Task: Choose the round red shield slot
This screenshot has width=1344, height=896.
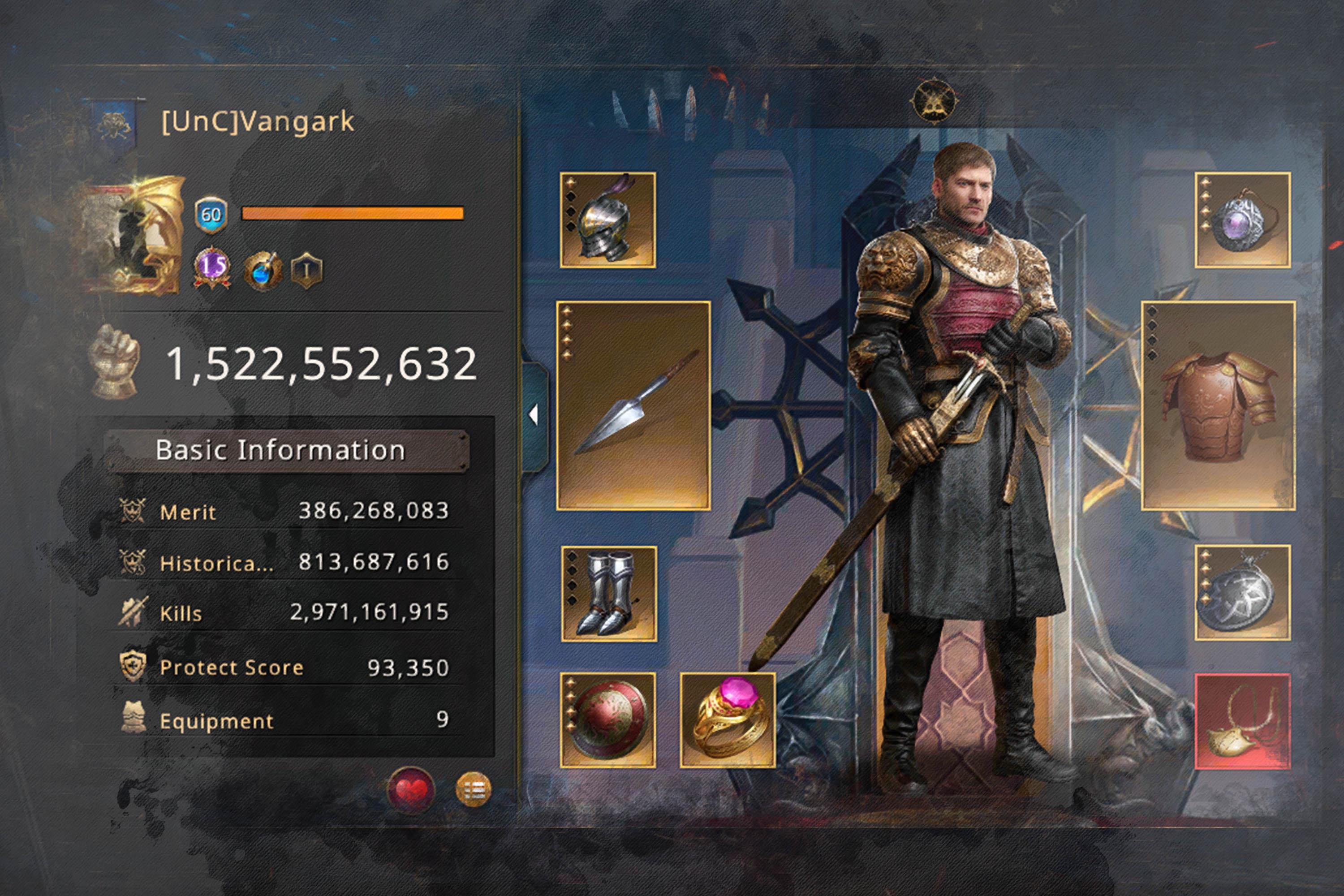Action: point(607,720)
